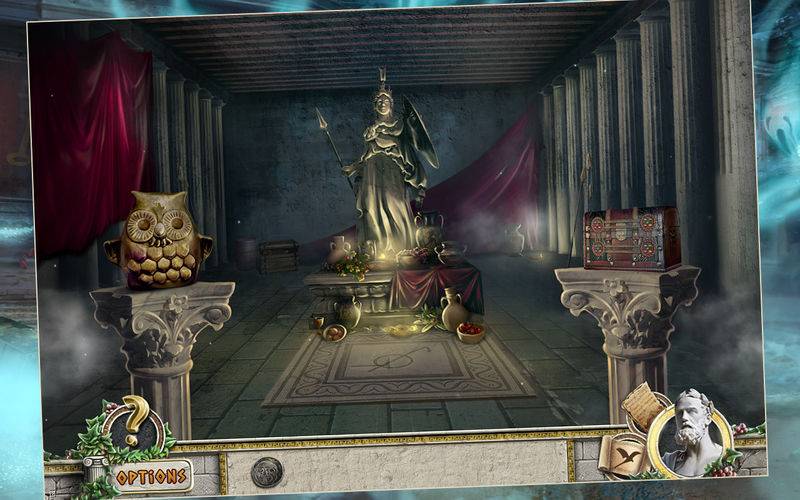
Task: Use the question mark hint button
Action: click(133, 424)
